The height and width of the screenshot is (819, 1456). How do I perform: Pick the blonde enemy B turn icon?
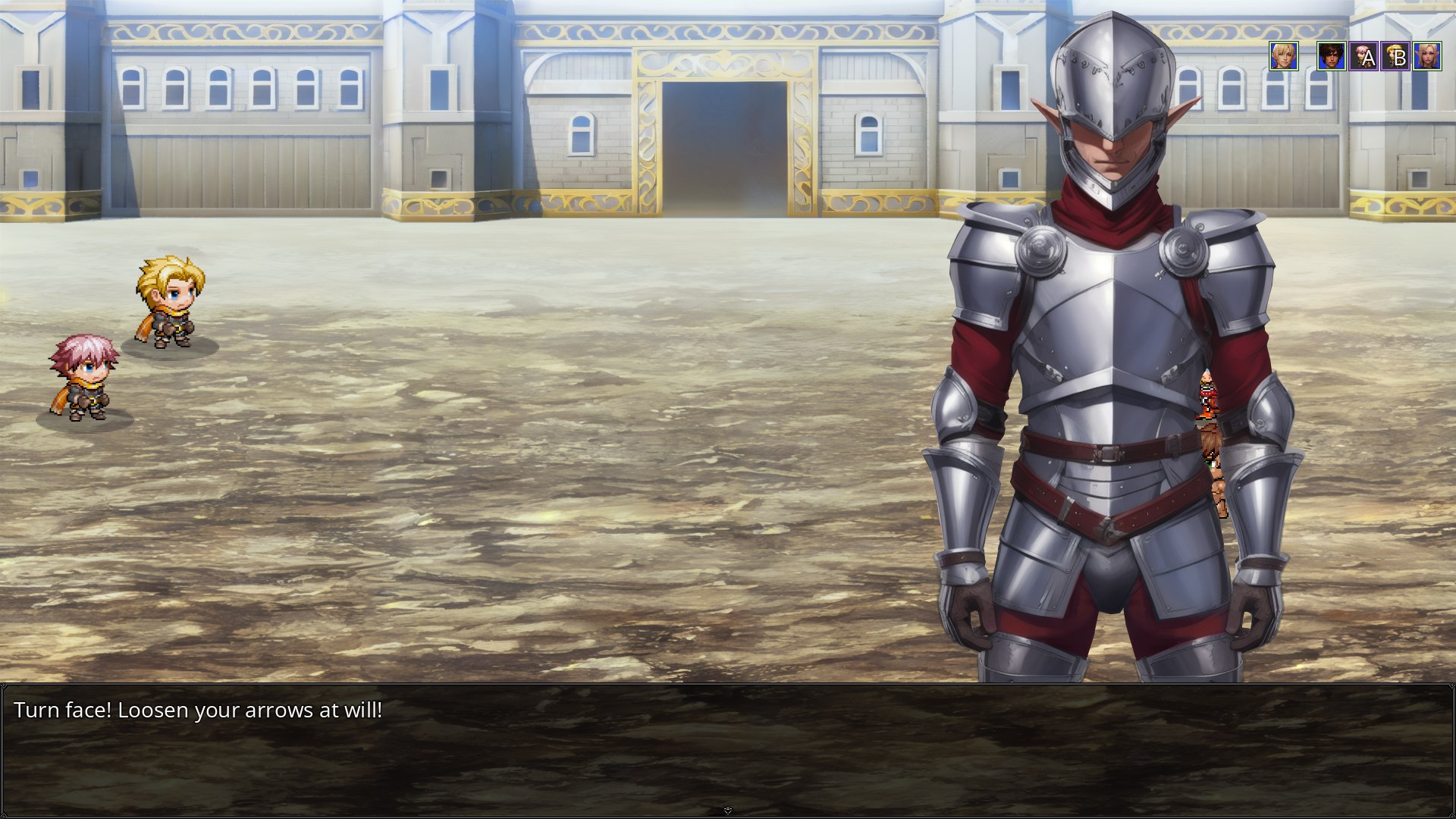(x=1395, y=56)
